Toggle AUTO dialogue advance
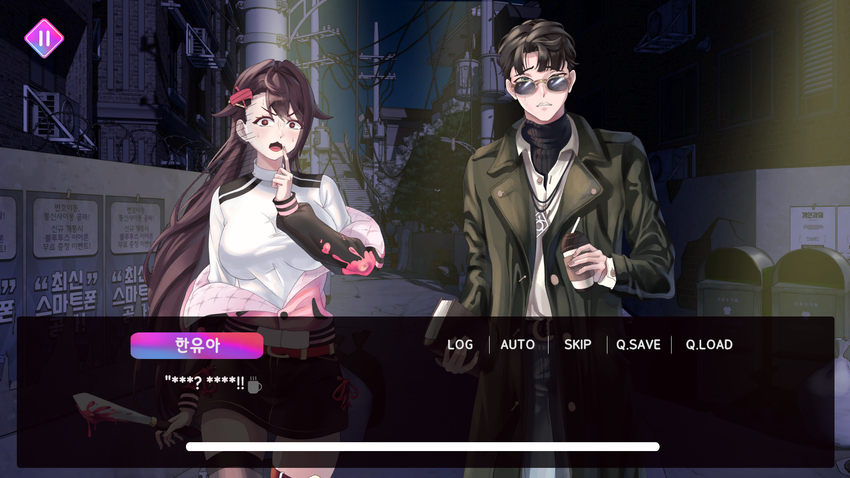Image resolution: width=850 pixels, height=478 pixels. 518,345
